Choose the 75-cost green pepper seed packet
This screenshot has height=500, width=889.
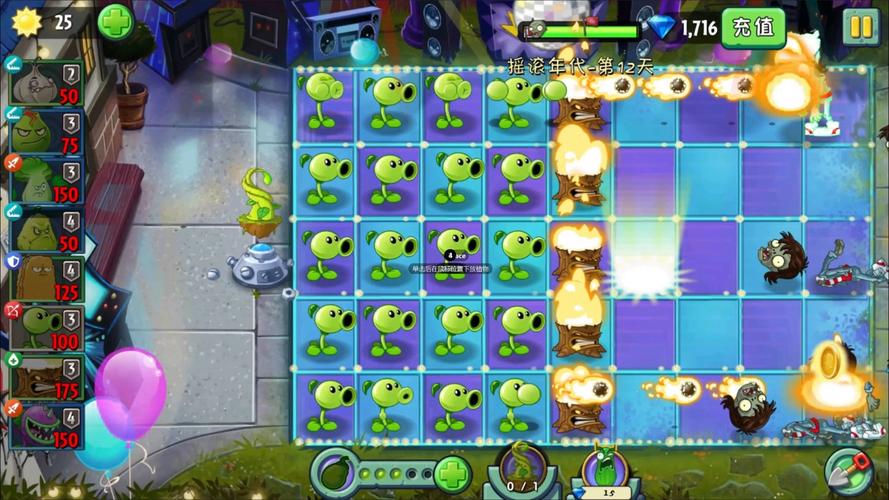coord(45,130)
